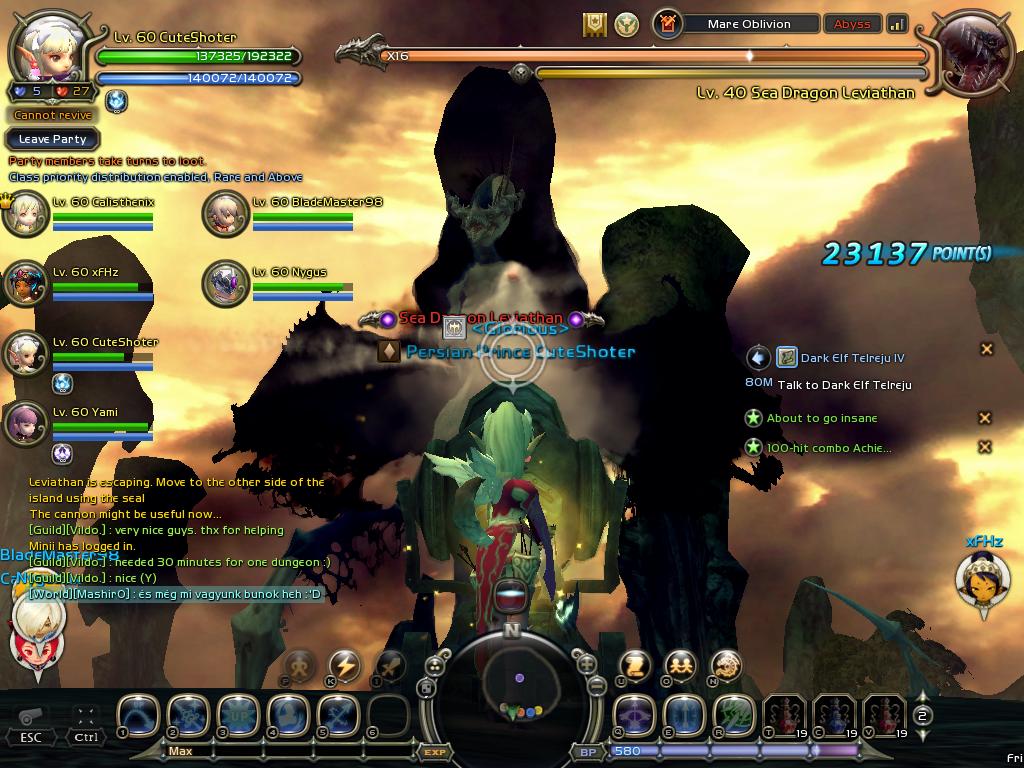
Task: Zoom out the minimap with minus button
Action: (596, 686)
